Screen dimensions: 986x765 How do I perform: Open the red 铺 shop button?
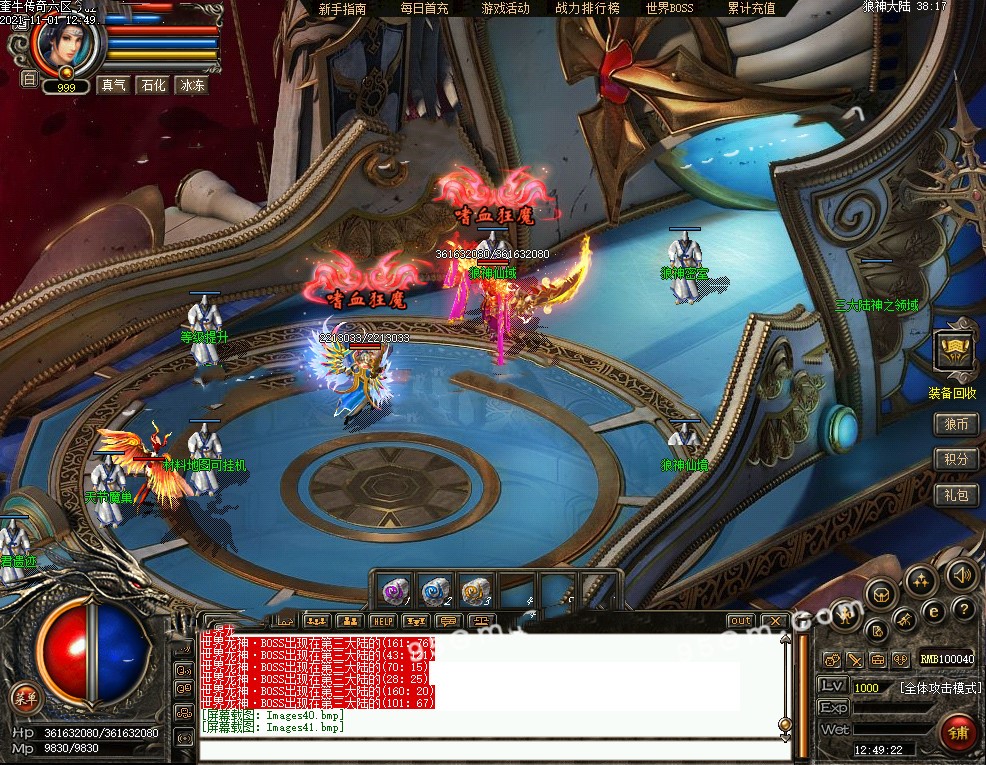click(959, 732)
